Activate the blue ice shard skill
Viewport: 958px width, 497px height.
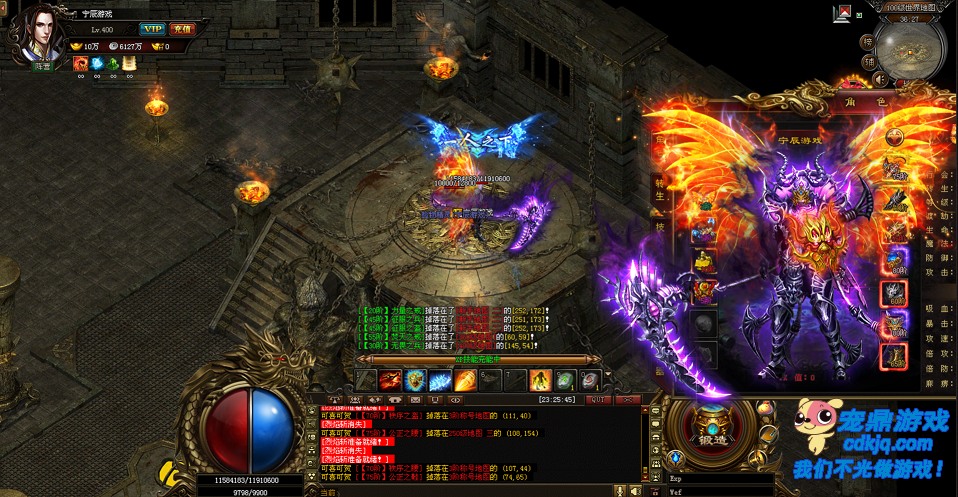(x=440, y=380)
